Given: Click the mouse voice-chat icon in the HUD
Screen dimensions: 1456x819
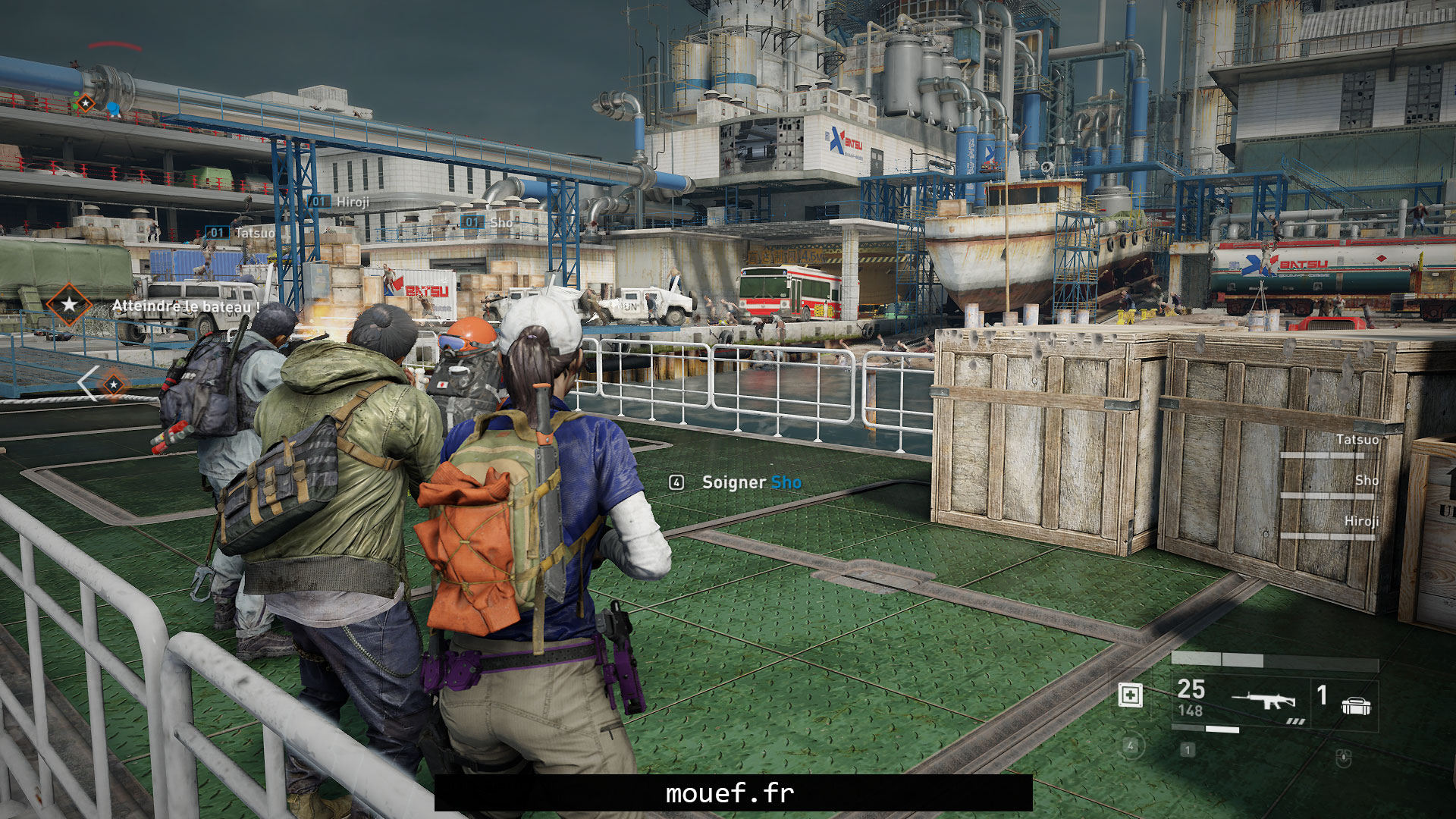Looking at the screenshot, I should click(1344, 760).
